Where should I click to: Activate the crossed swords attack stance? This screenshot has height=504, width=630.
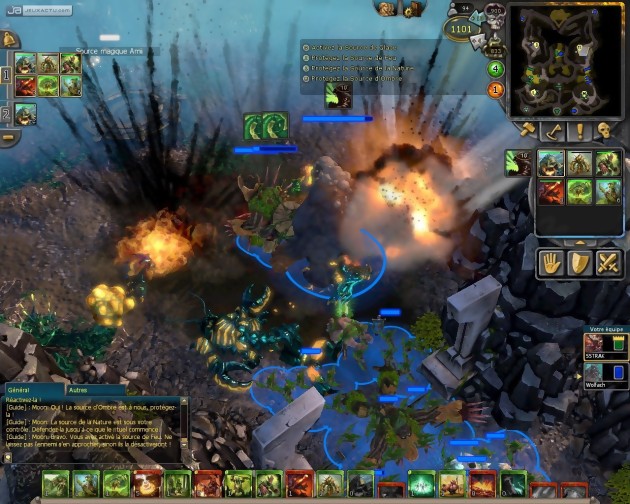pos(608,262)
